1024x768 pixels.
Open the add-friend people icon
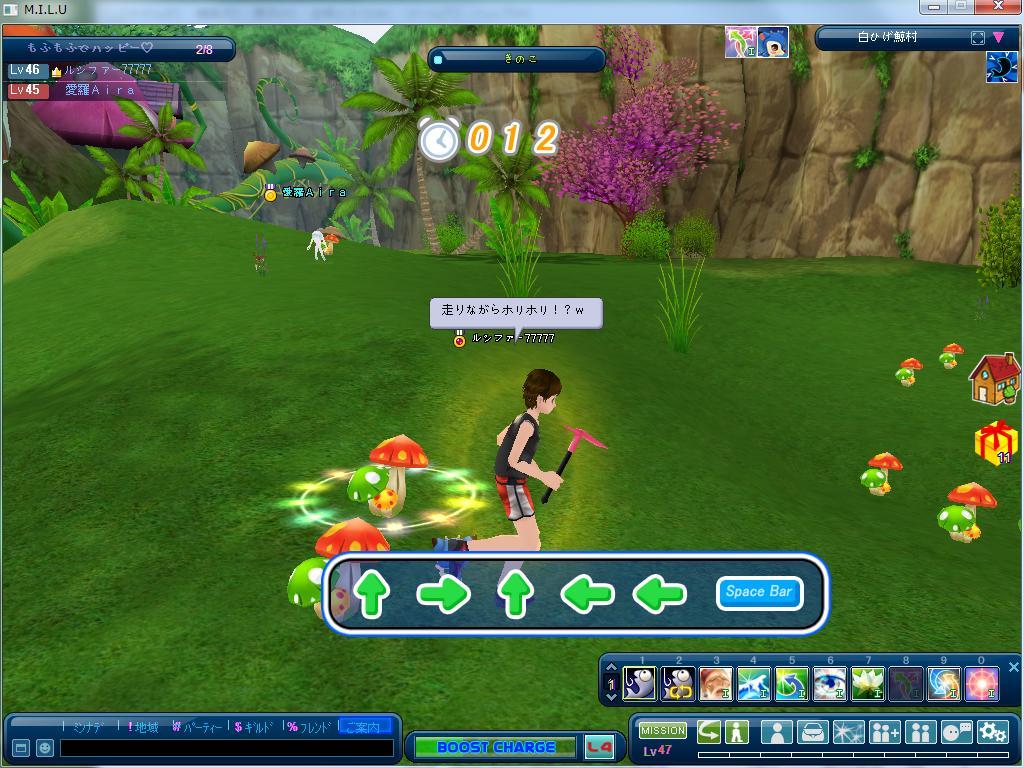pos(885,732)
